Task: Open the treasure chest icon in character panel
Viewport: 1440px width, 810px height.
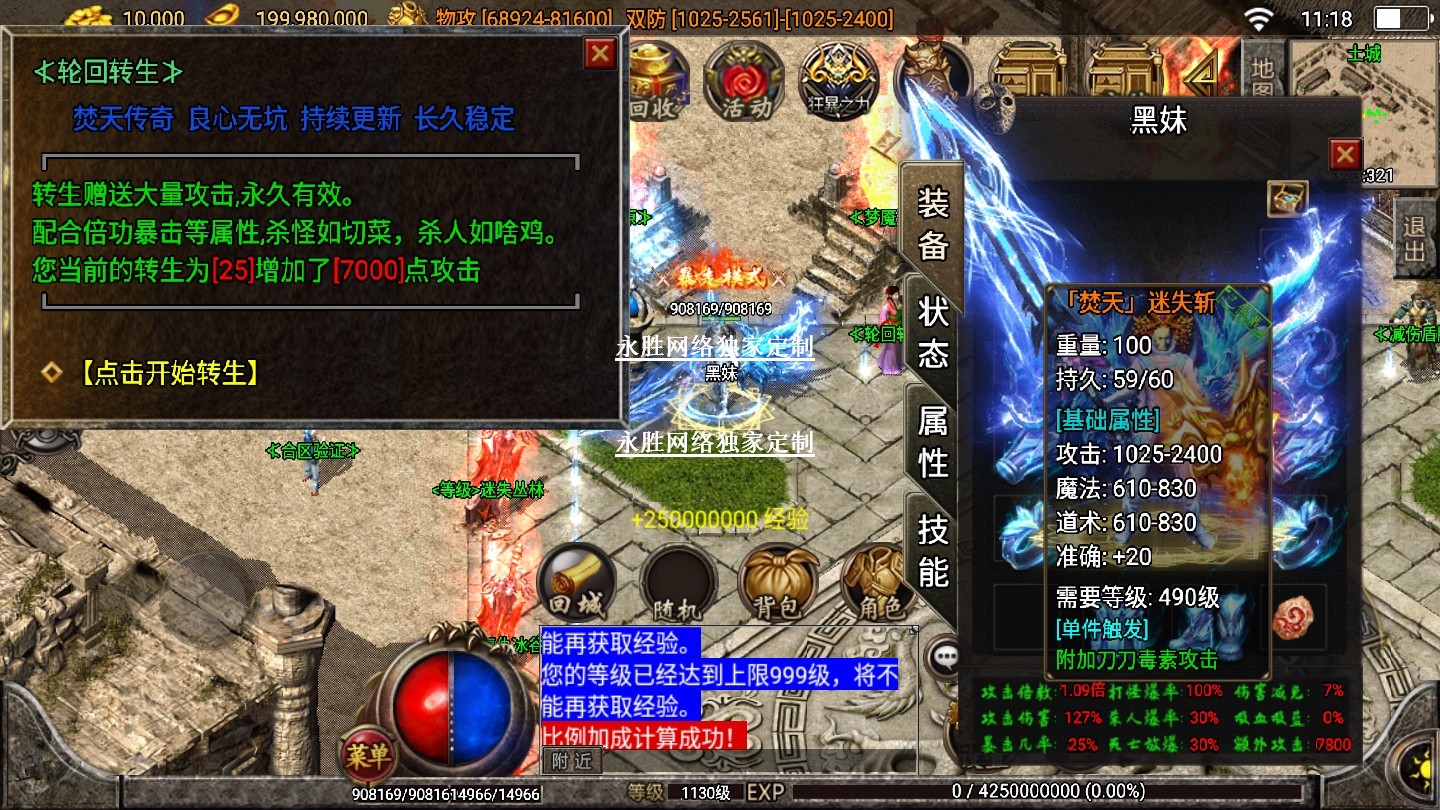Action: click(x=1287, y=199)
